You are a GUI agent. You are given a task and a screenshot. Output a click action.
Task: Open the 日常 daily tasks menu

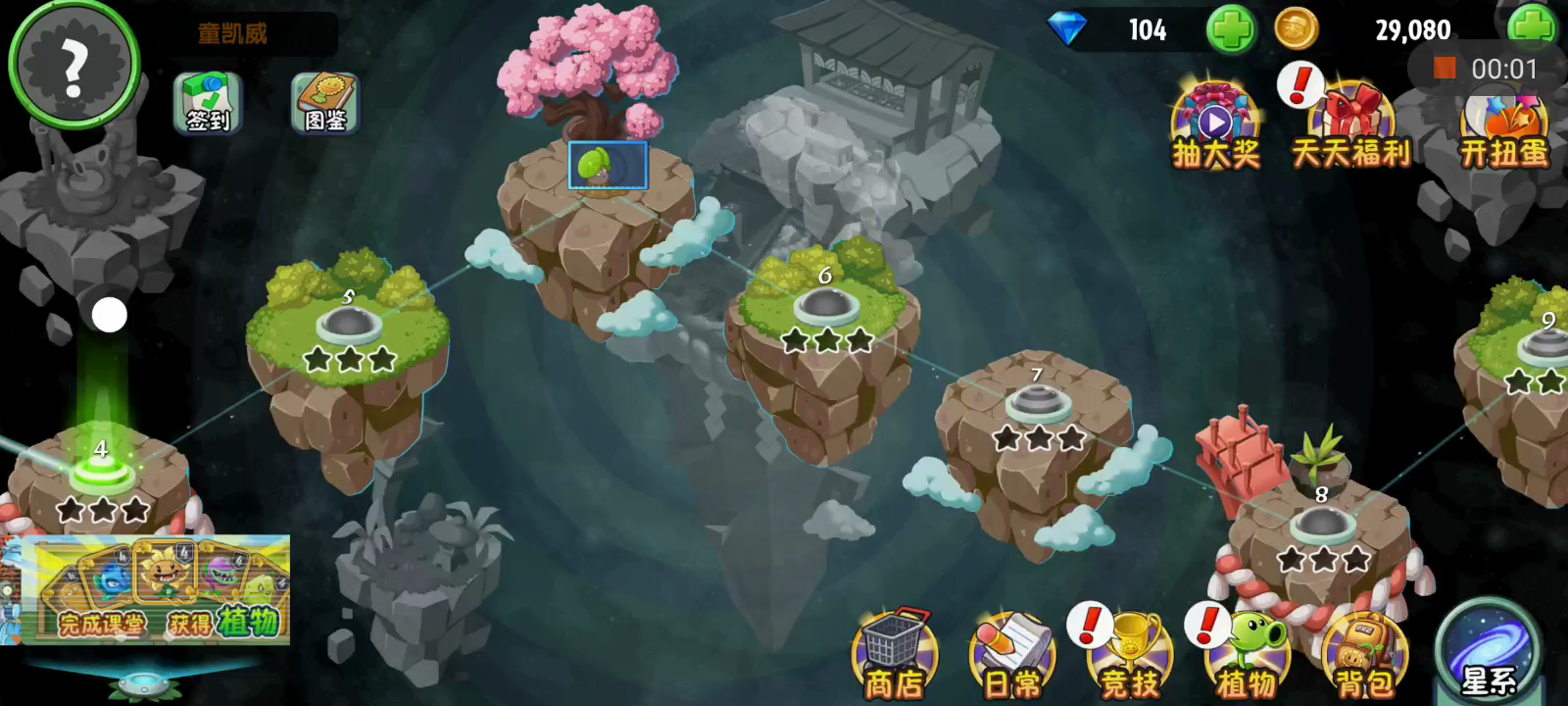point(1012,655)
